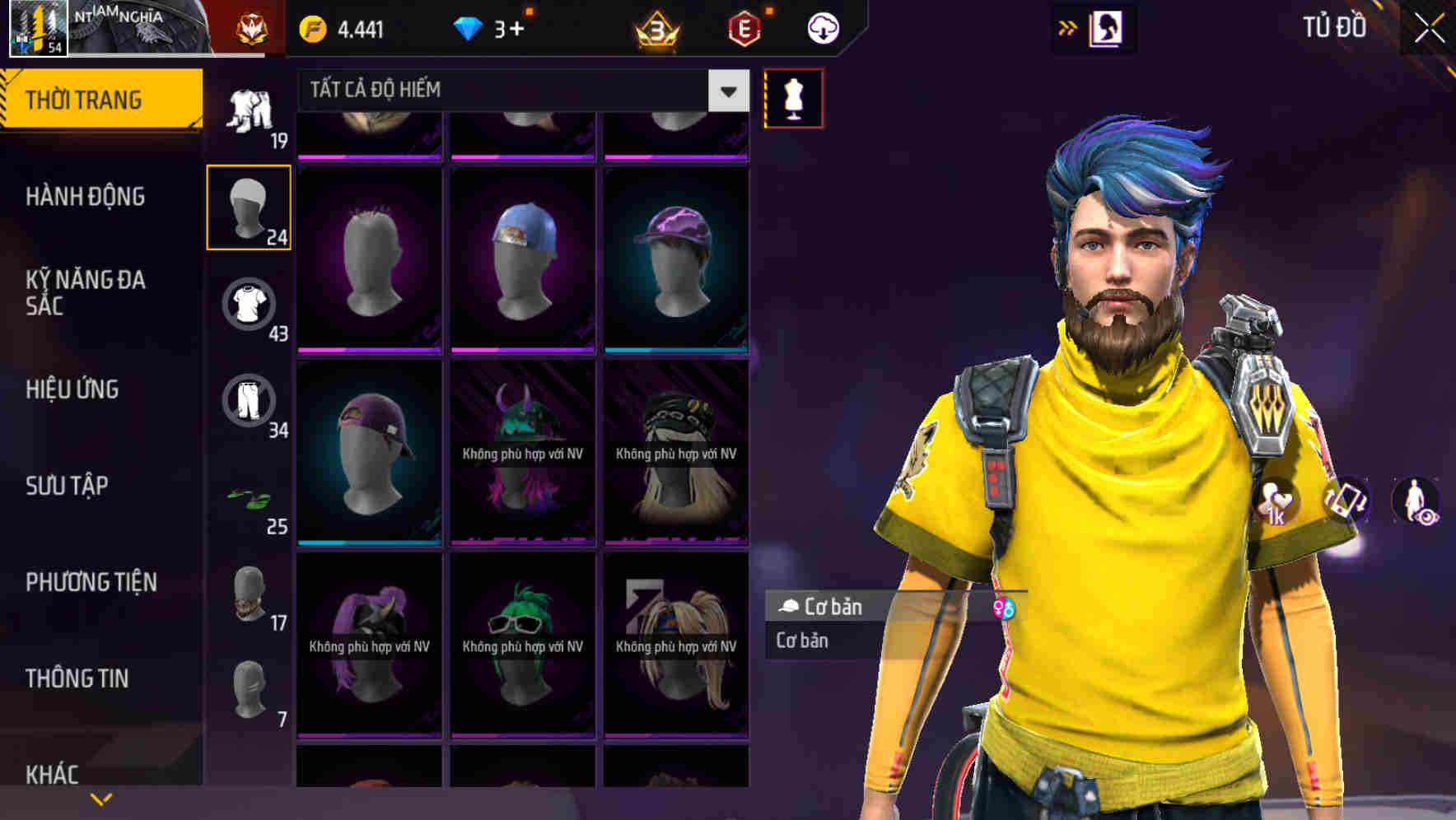Open the THÔNG TIN section
This screenshot has height=820, width=1456.
[x=76, y=678]
